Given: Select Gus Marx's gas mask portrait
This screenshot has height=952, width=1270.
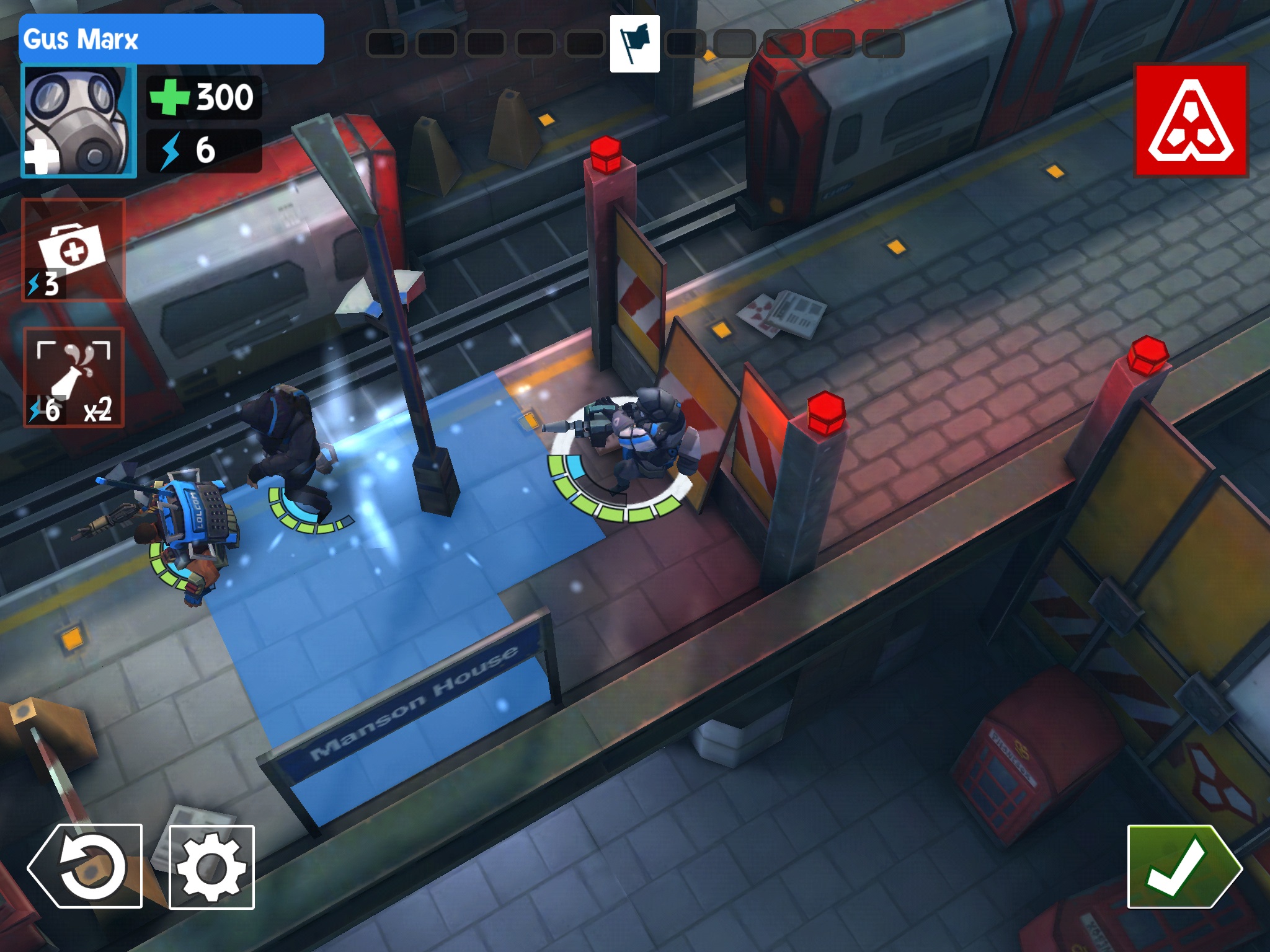Looking at the screenshot, I should pos(79,120).
